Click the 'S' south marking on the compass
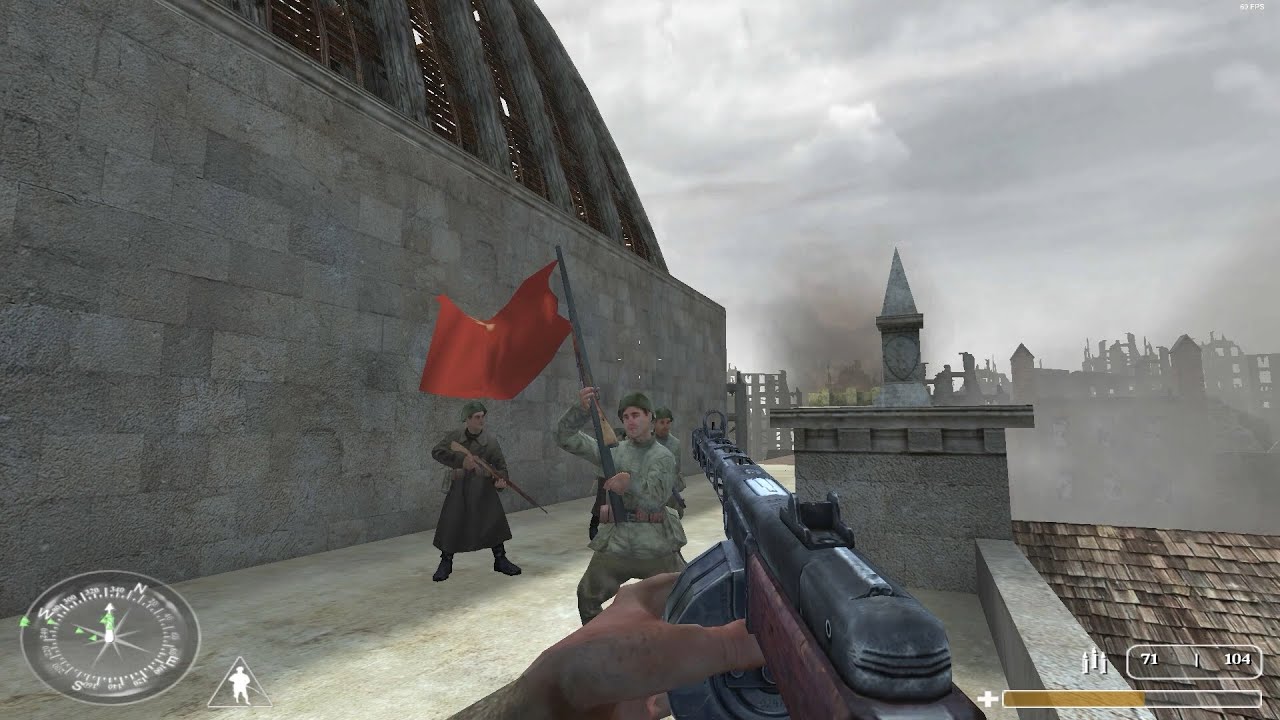Image resolution: width=1280 pixels, height=720 pixels. 78,685
